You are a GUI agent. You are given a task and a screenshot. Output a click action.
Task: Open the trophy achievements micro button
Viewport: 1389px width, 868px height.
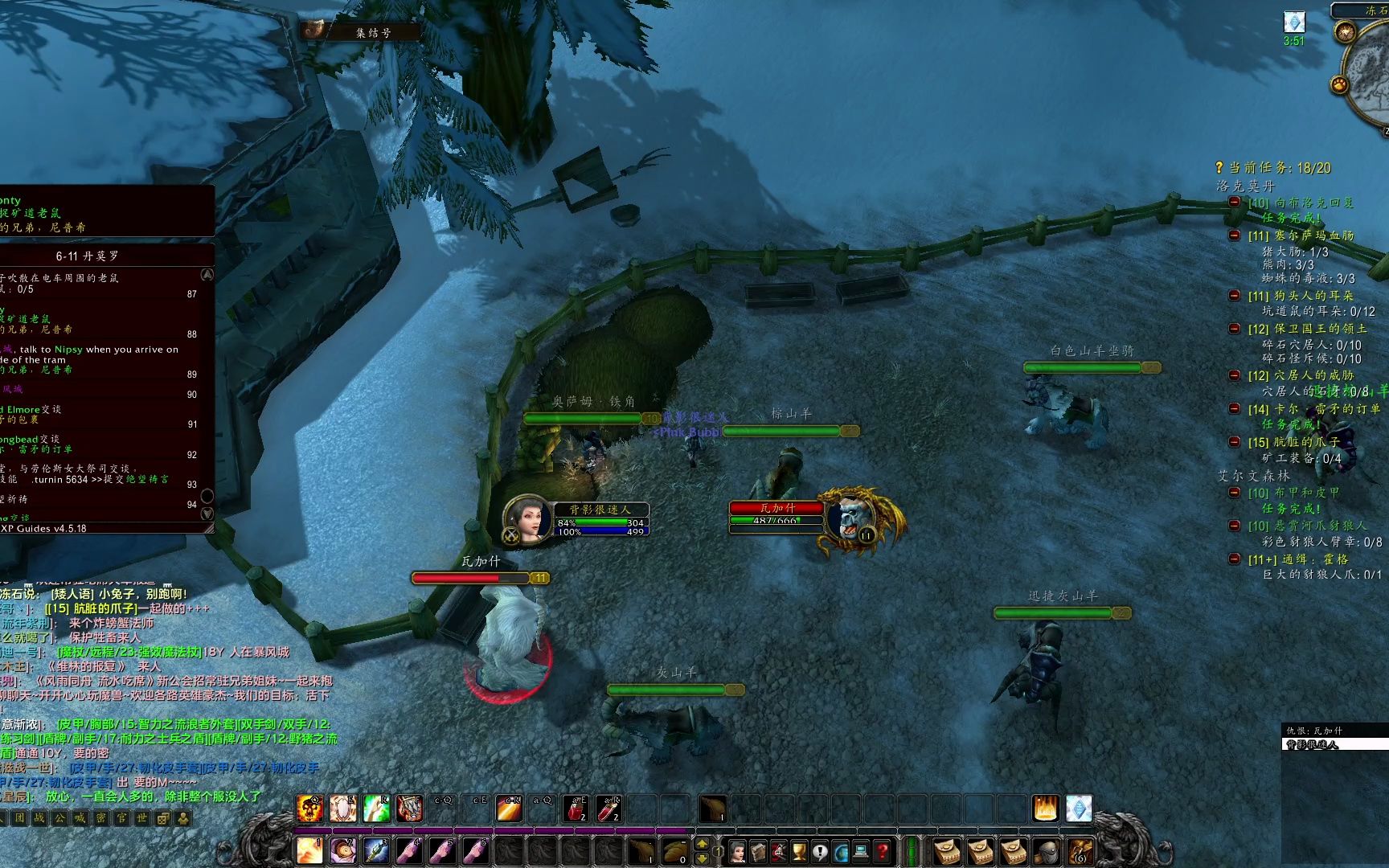[x=800, y=850]
